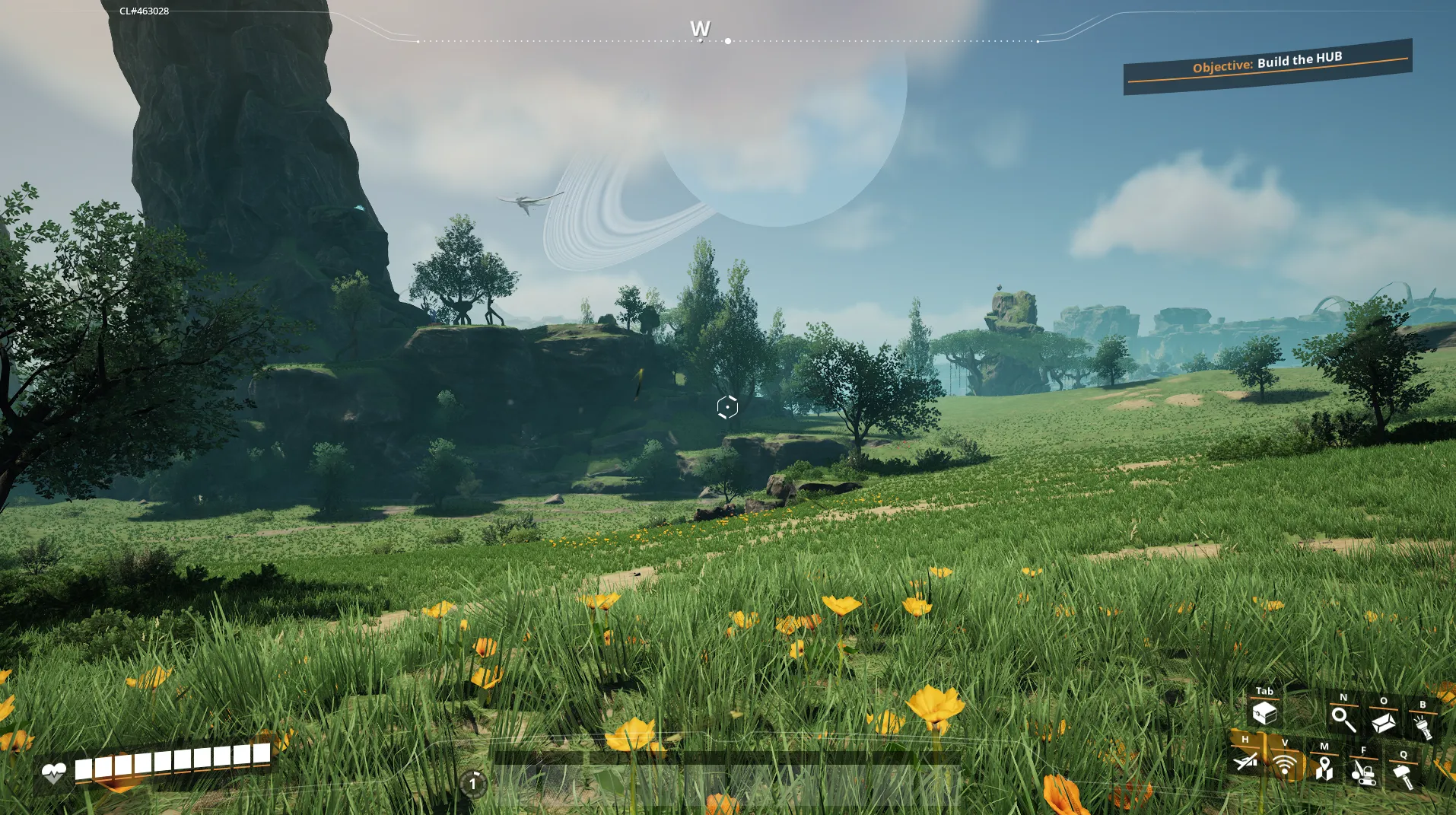Toggle the crossed-out signal icon under H

pyautogui.click(x=1245, y=761)
